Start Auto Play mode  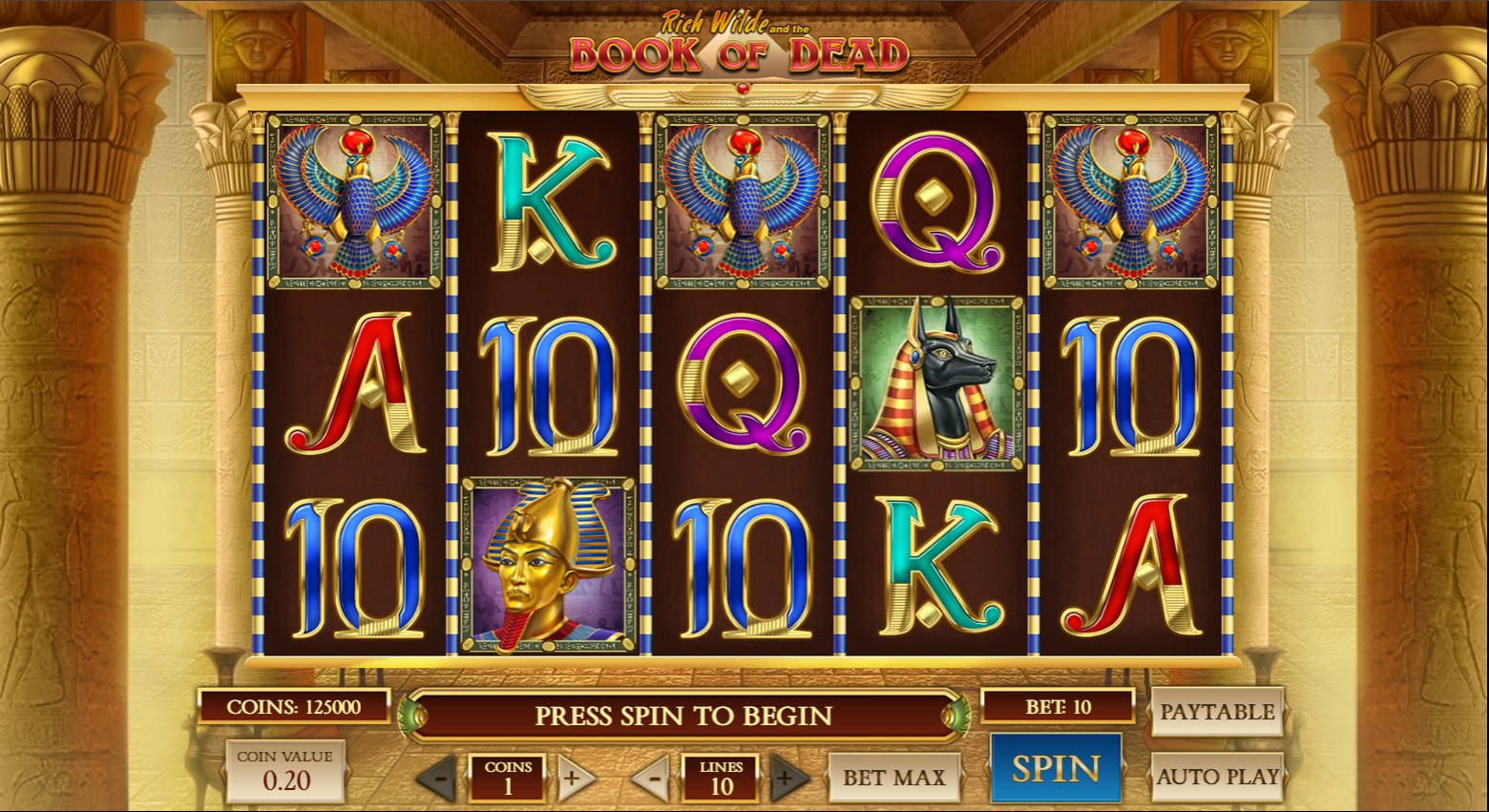pyautogui.click(x=1217, y=777)
